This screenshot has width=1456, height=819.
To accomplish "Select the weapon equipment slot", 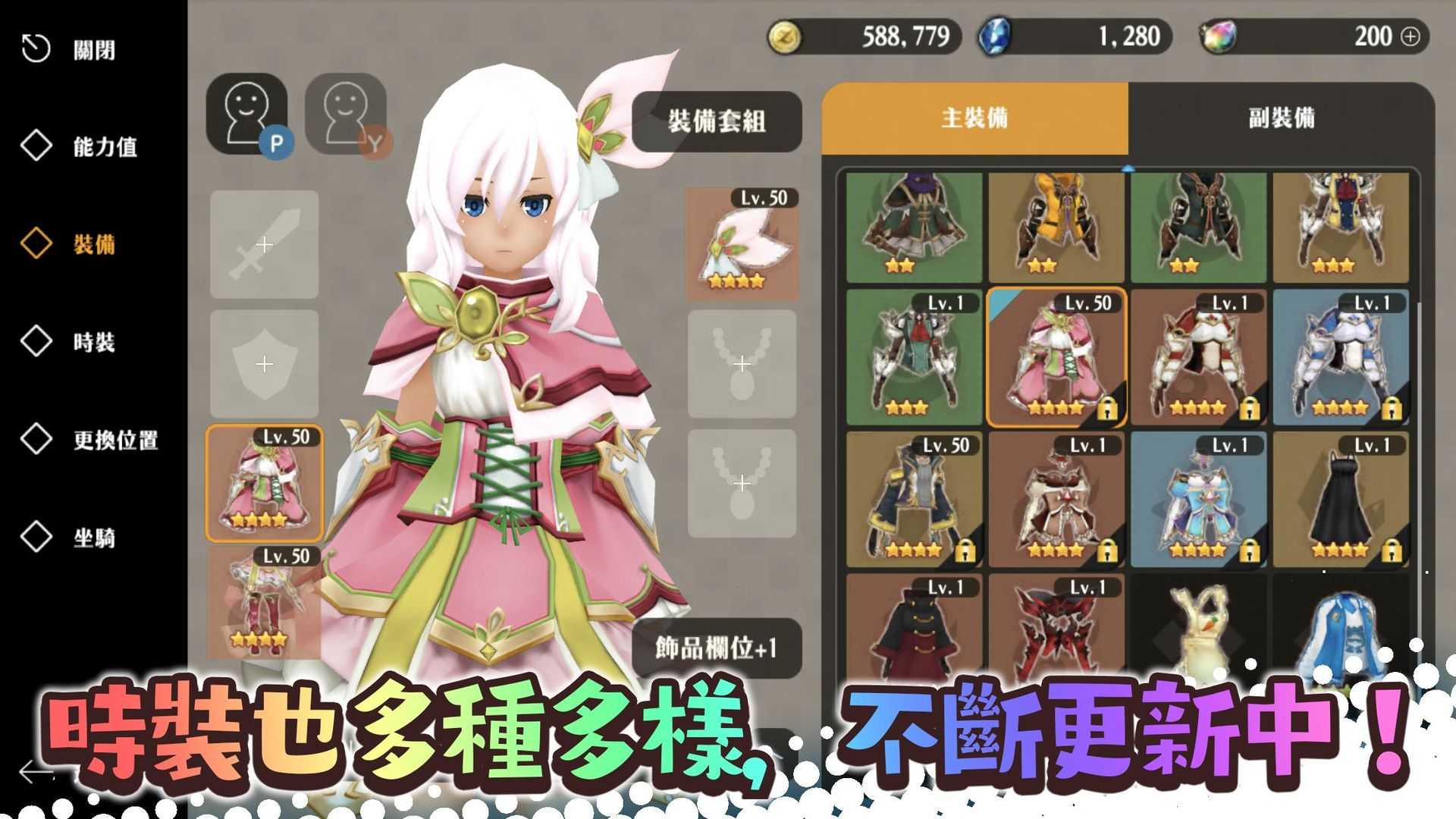I will point(263,246).
